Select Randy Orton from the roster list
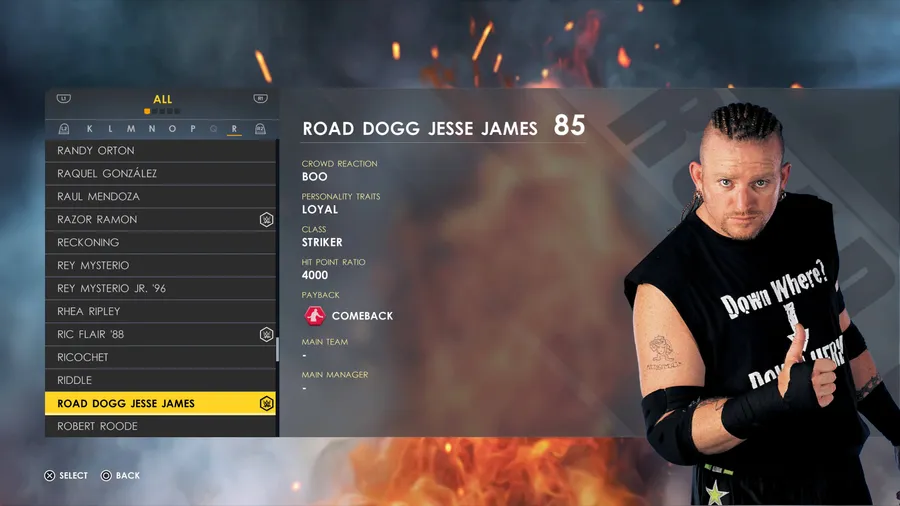 coord(160,150)
